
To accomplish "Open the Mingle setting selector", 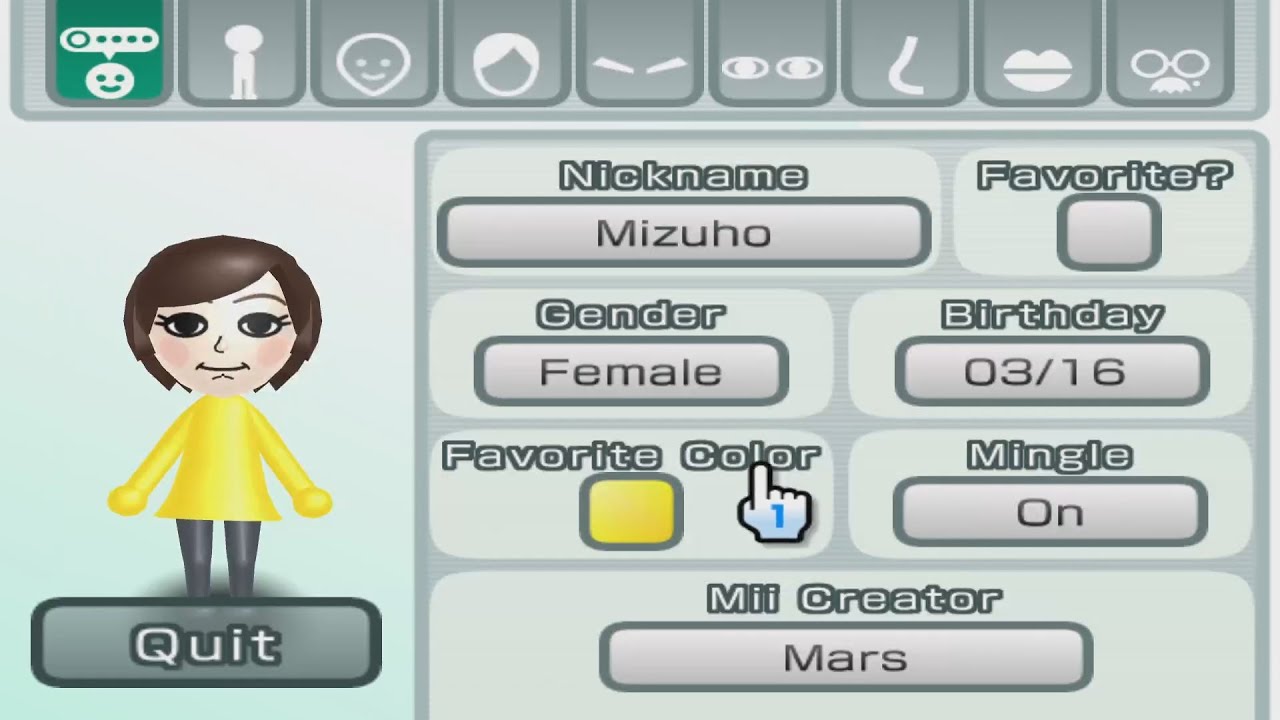I will [1049, 511].
